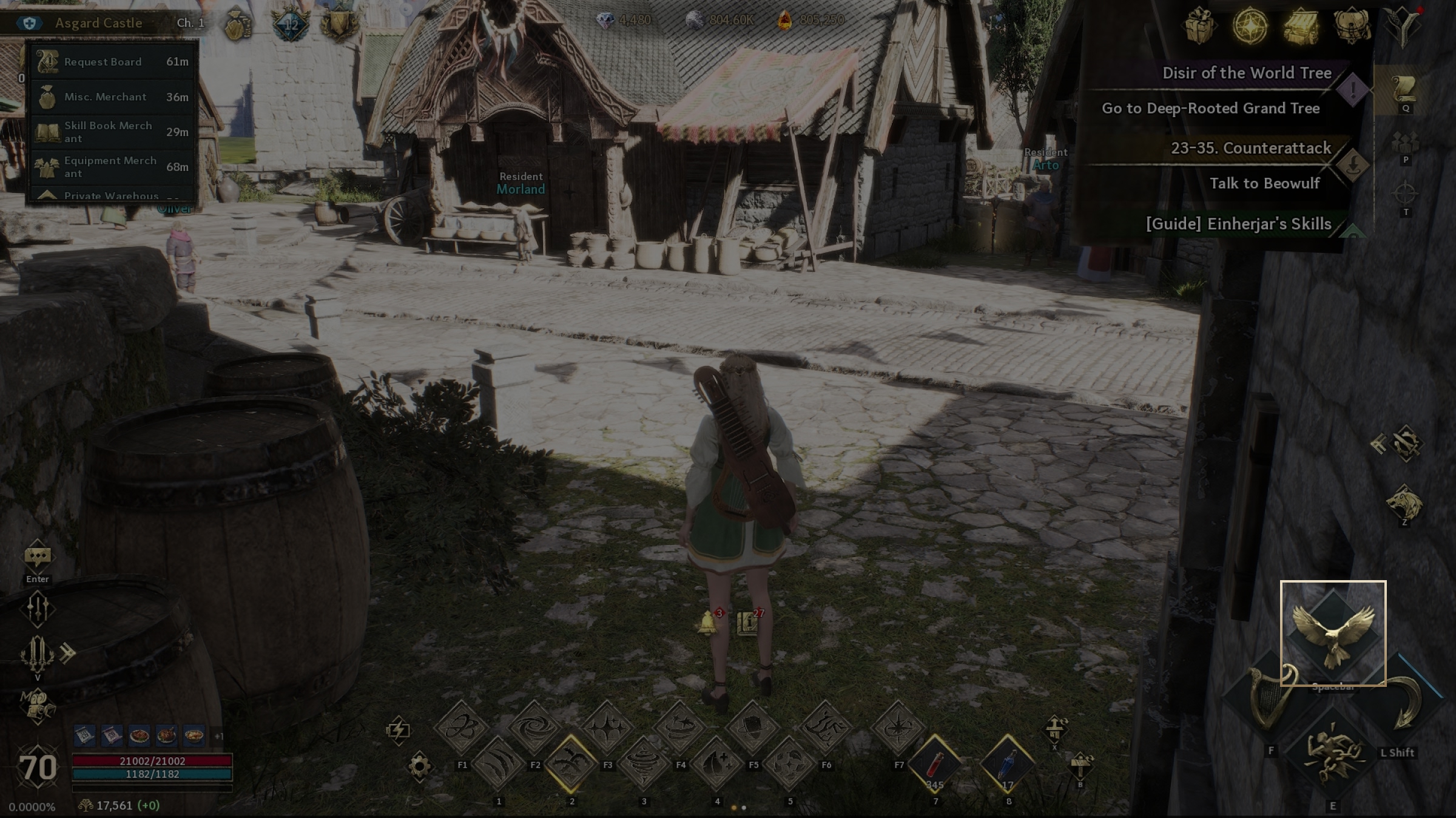Switch to the party members tab
The image size is (1456, 818).
pos(1405,144)
